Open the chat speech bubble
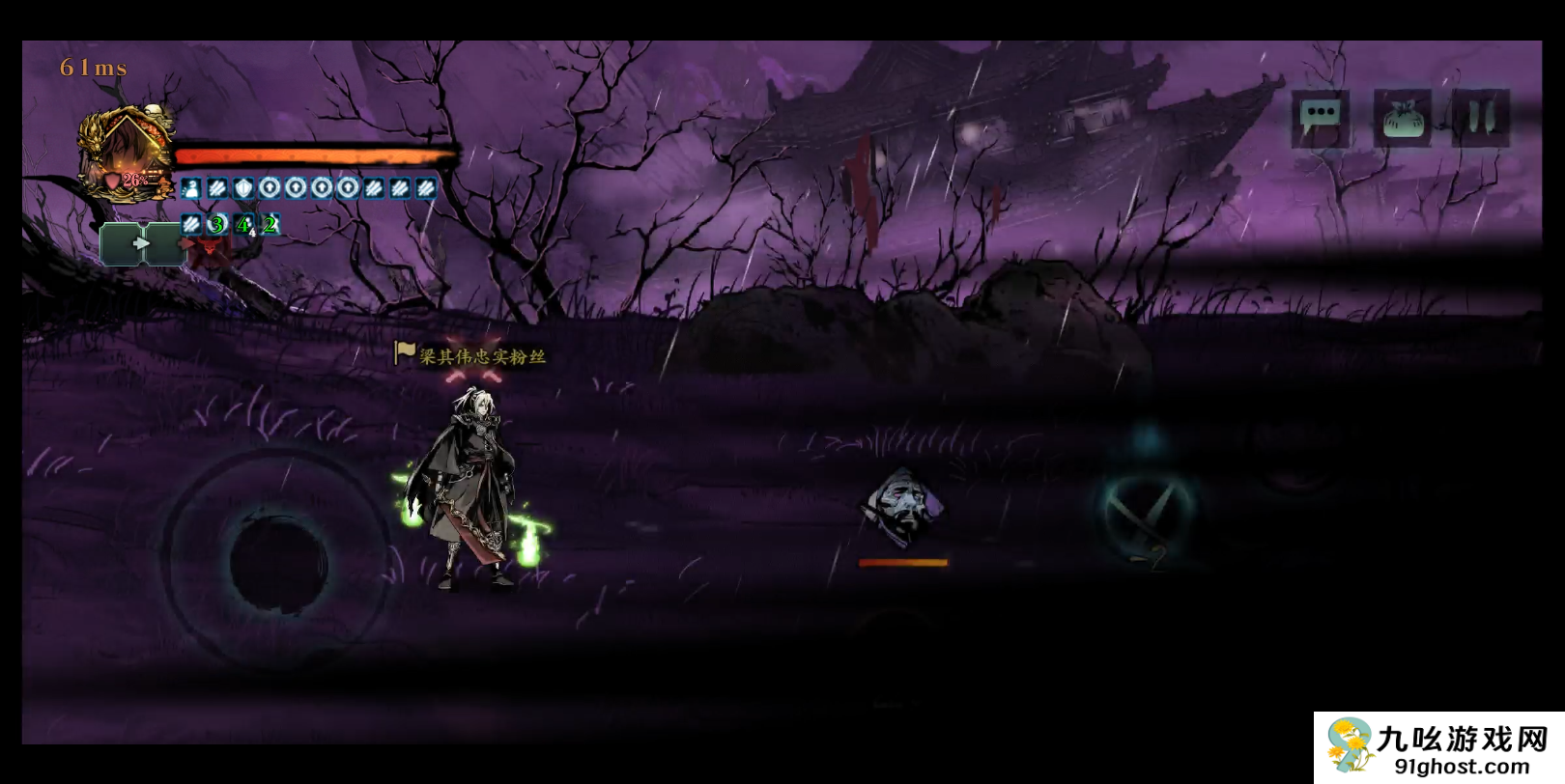The width and height of the screenshot is (1565, 784). point(1320,118)
